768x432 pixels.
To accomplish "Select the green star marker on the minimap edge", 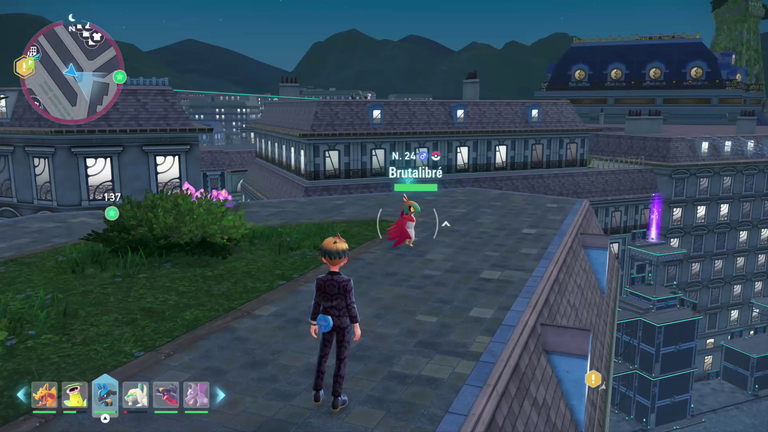I will point(120,77).
